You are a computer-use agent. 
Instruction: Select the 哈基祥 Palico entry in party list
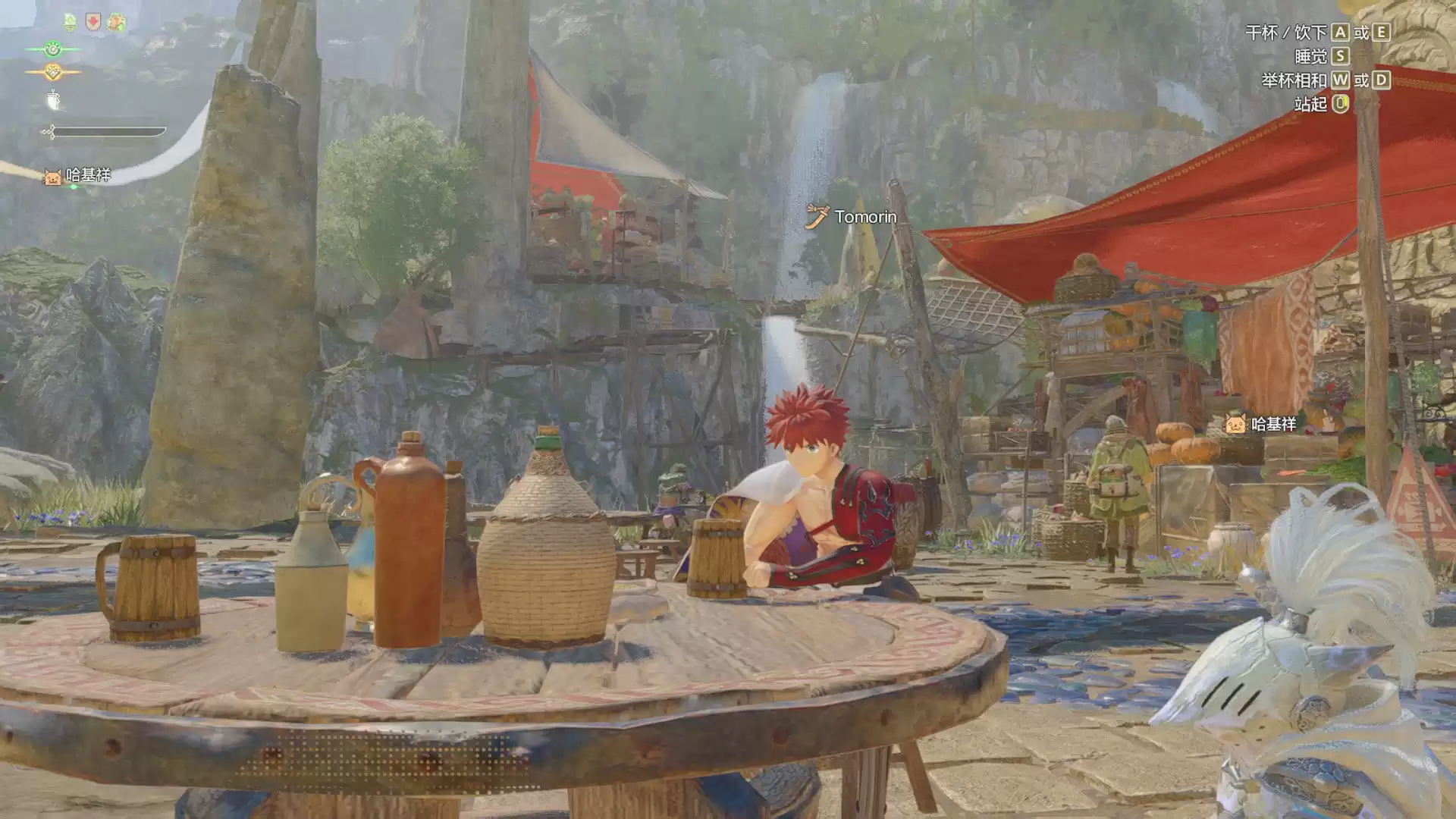[78, 176]
